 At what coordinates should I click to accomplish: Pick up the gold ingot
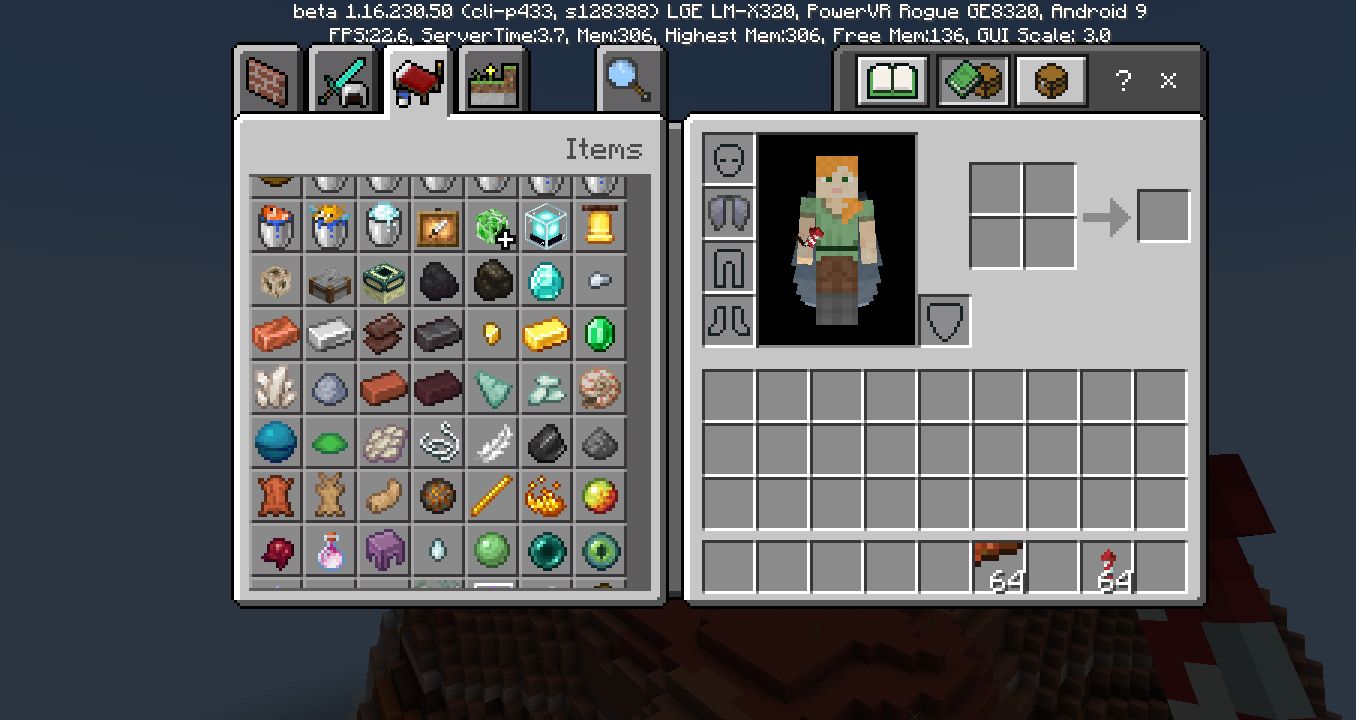tap(546, 334)
